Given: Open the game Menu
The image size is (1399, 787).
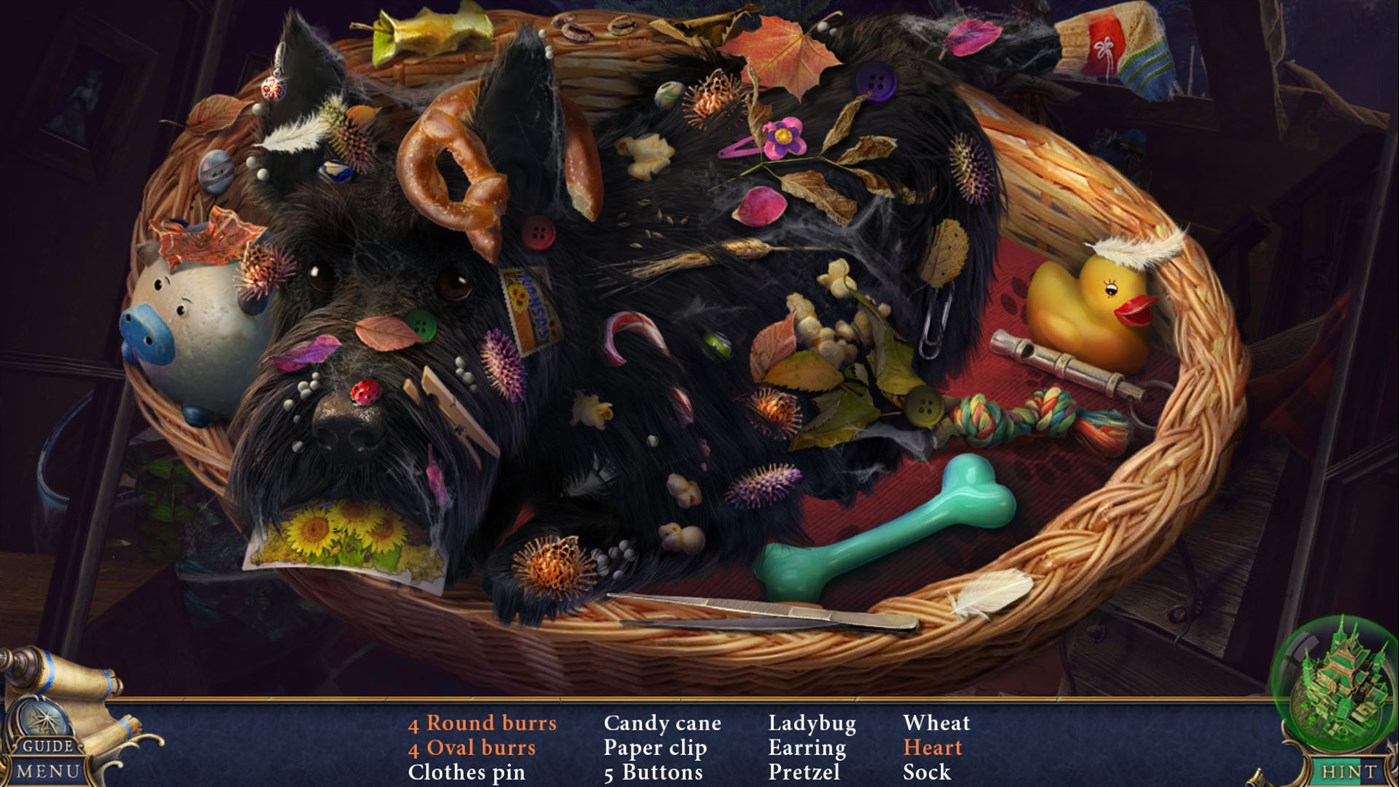Looking at the screenshot, I should pos(46,770).
